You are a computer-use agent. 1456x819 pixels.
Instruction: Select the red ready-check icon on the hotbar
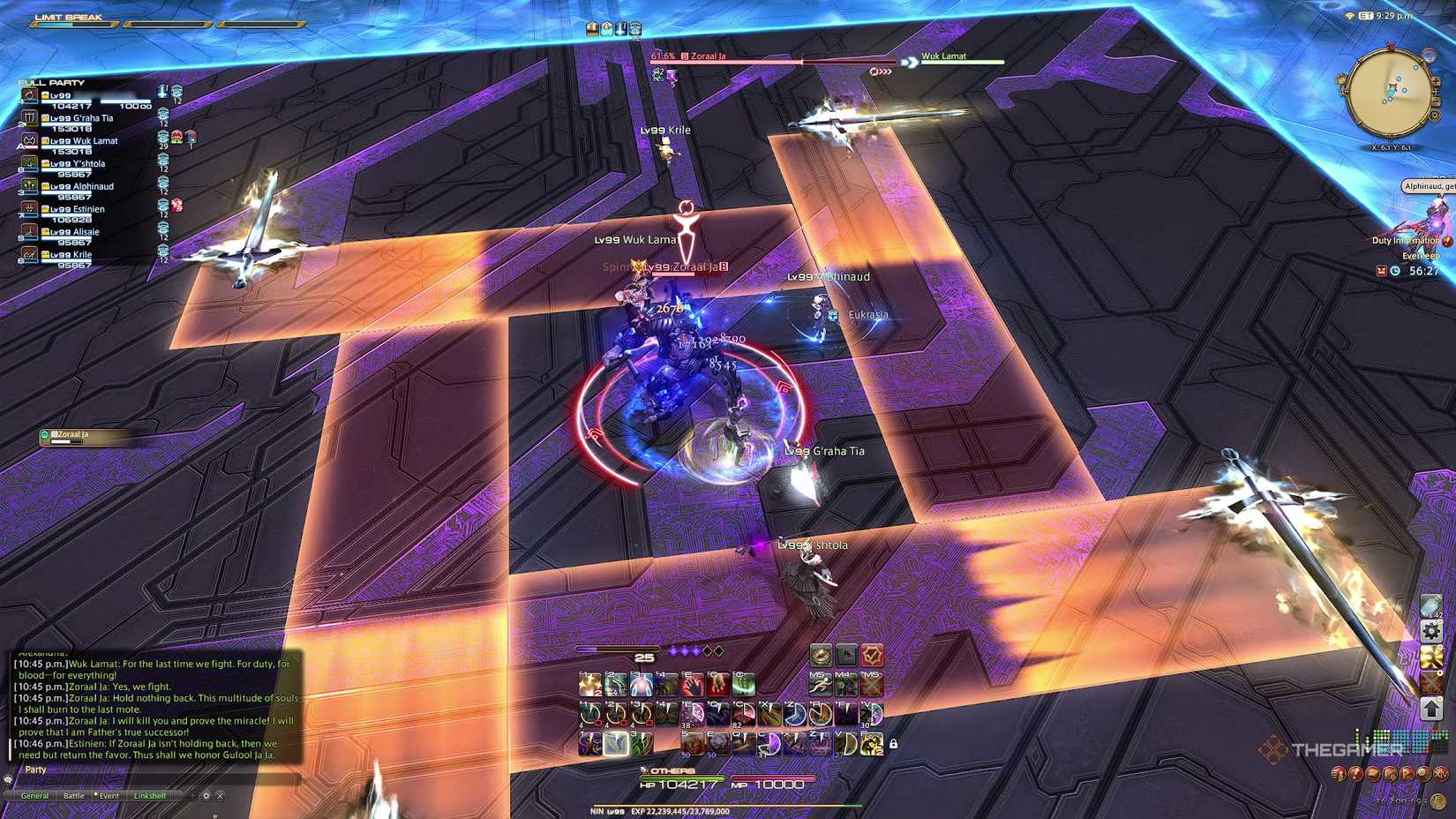(x=873, y=655)
